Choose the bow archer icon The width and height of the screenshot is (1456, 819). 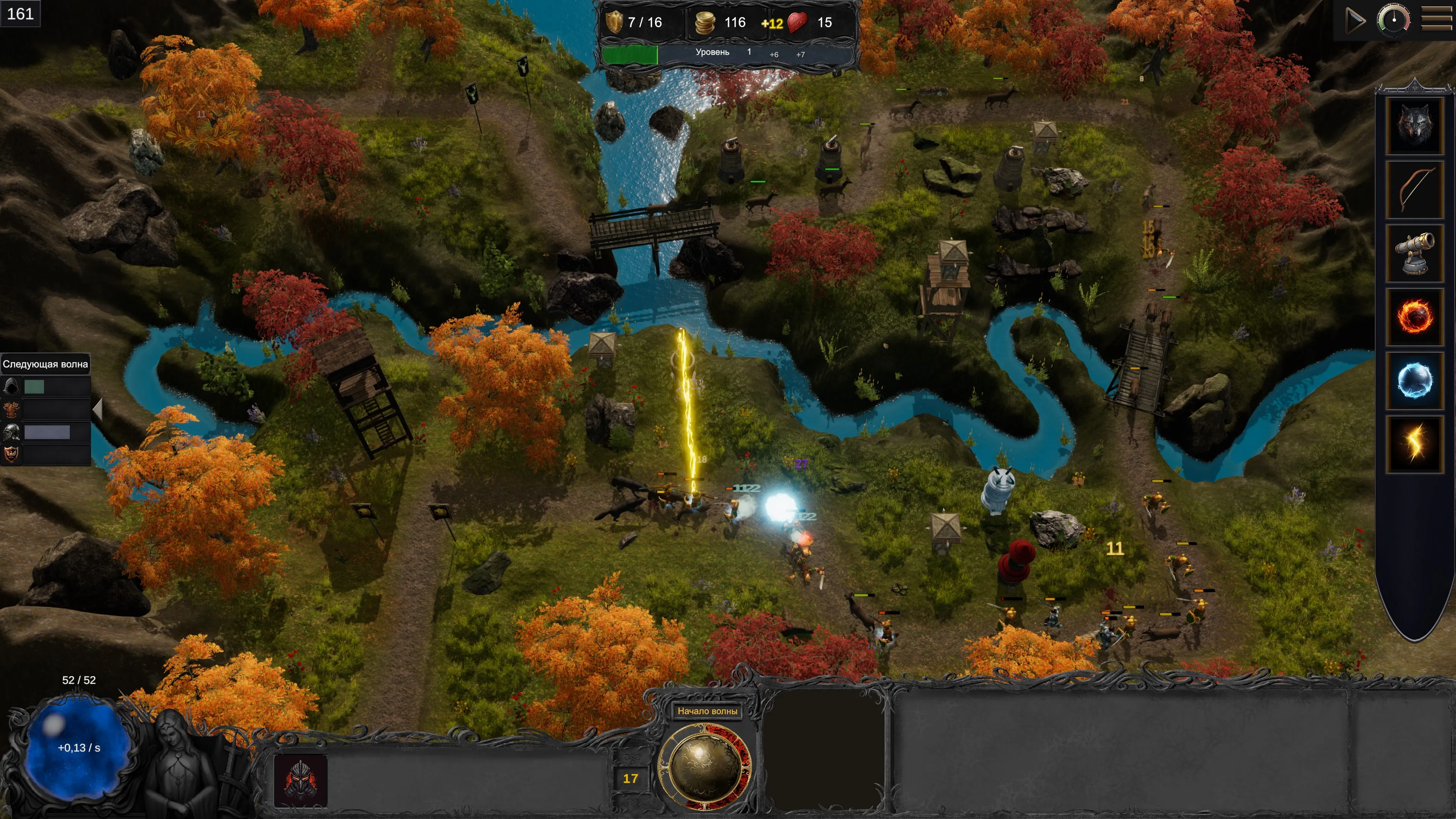tap(1414, 189)
